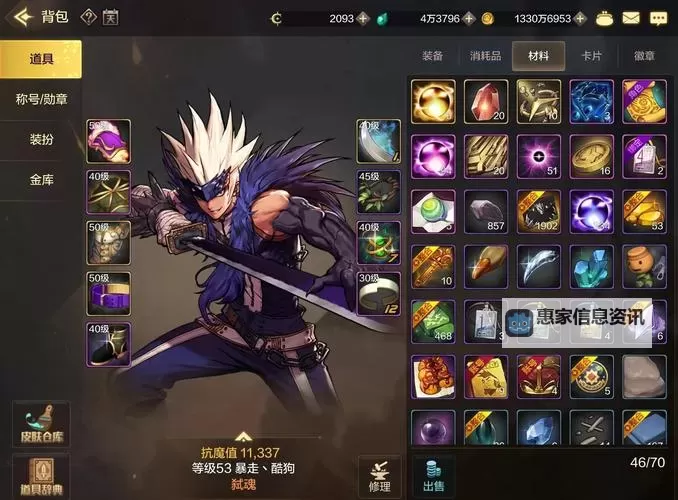Open the mail envelope icon
Viewport: 678px width, 500px height.
[630, 18]
